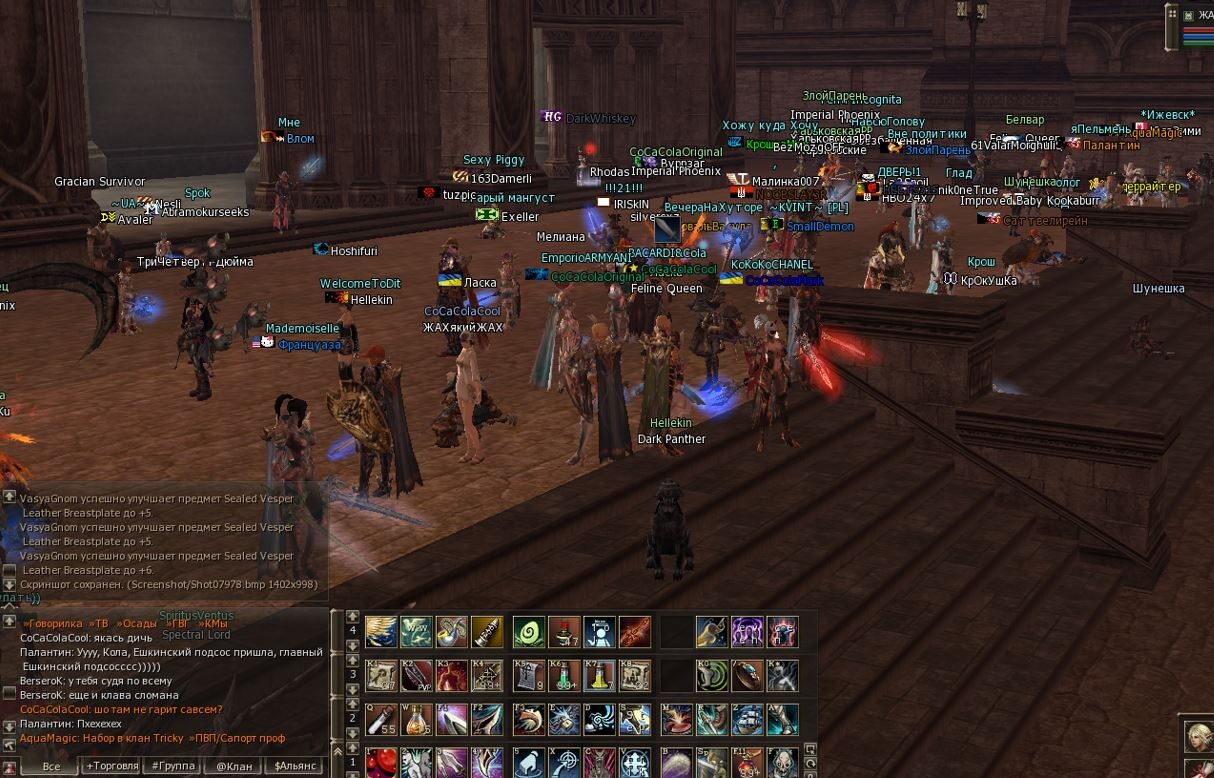Switch to the Все chat tab
The image size is (1214, 778).
(51, 766)
